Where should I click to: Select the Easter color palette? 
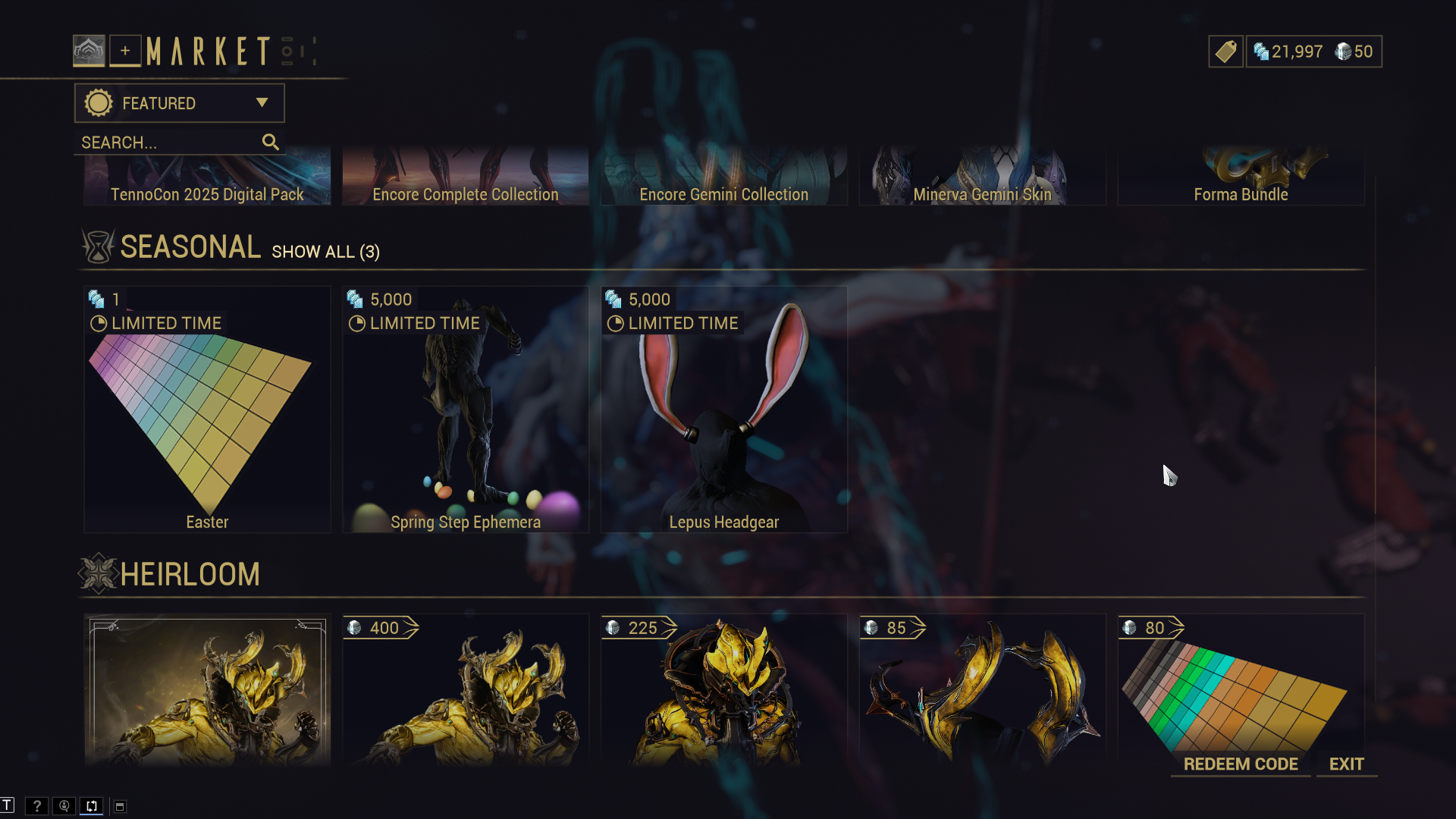(x=207, y=409)
